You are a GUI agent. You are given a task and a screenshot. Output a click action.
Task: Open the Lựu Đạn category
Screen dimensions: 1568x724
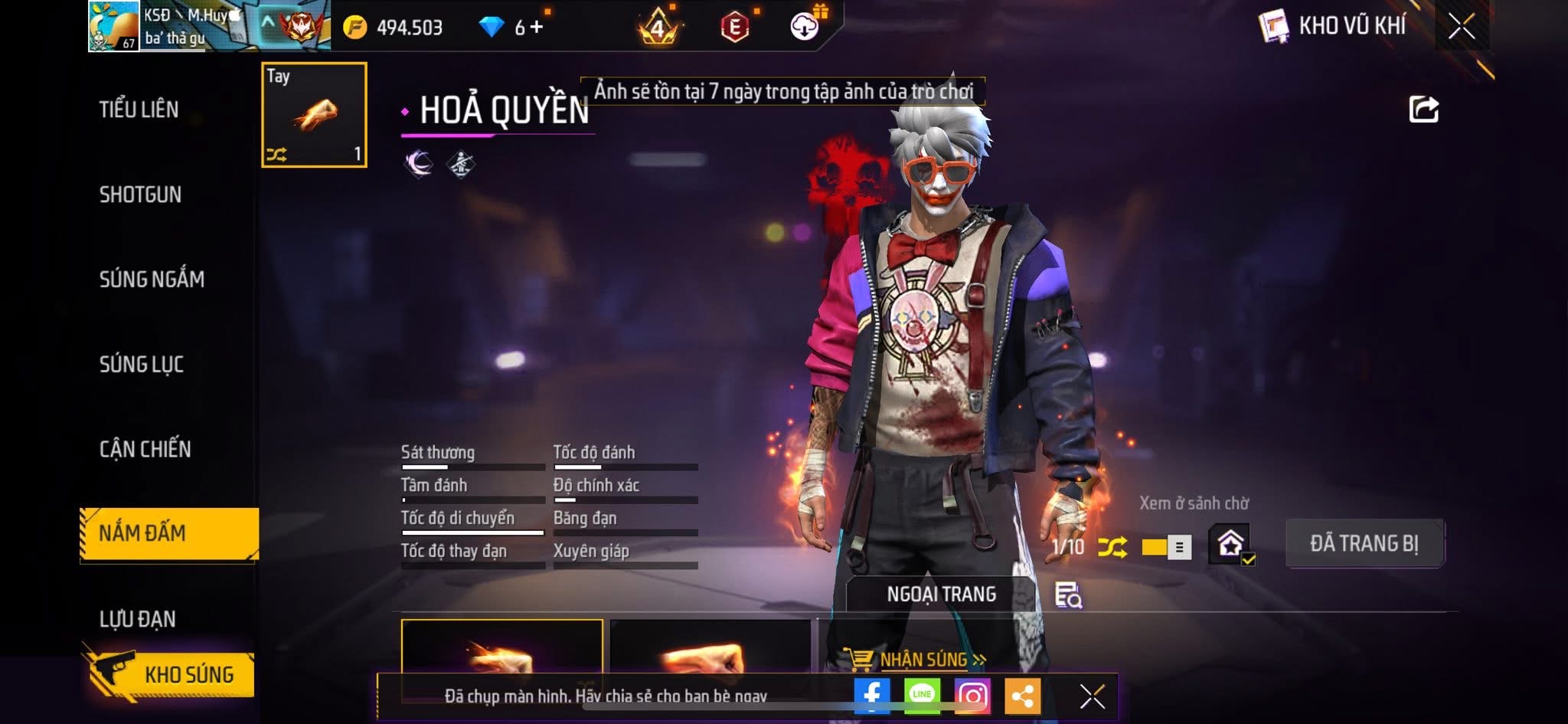coord(138,618)
